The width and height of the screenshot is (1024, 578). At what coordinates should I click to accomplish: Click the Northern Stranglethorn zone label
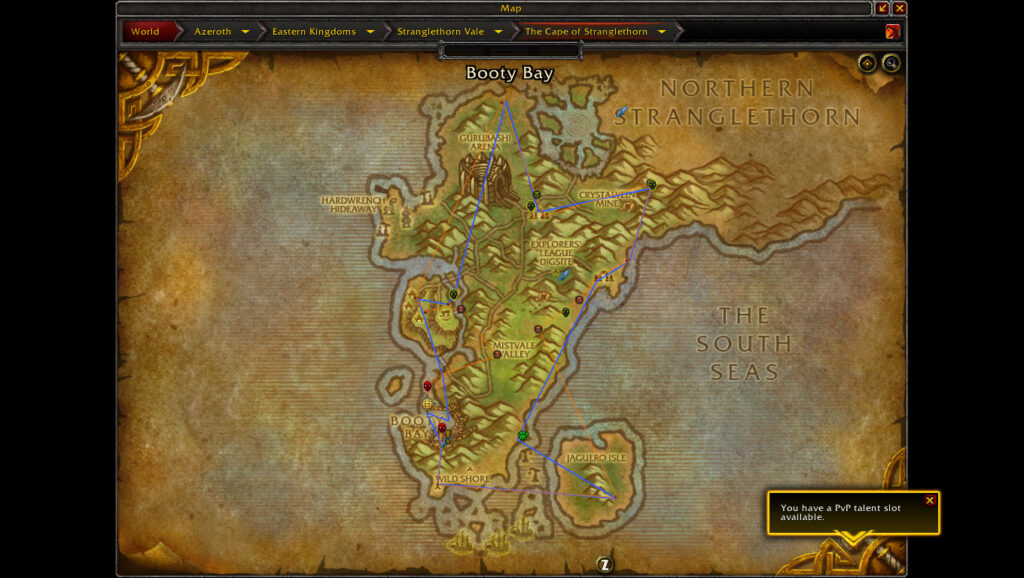click(x=737, y=102)
